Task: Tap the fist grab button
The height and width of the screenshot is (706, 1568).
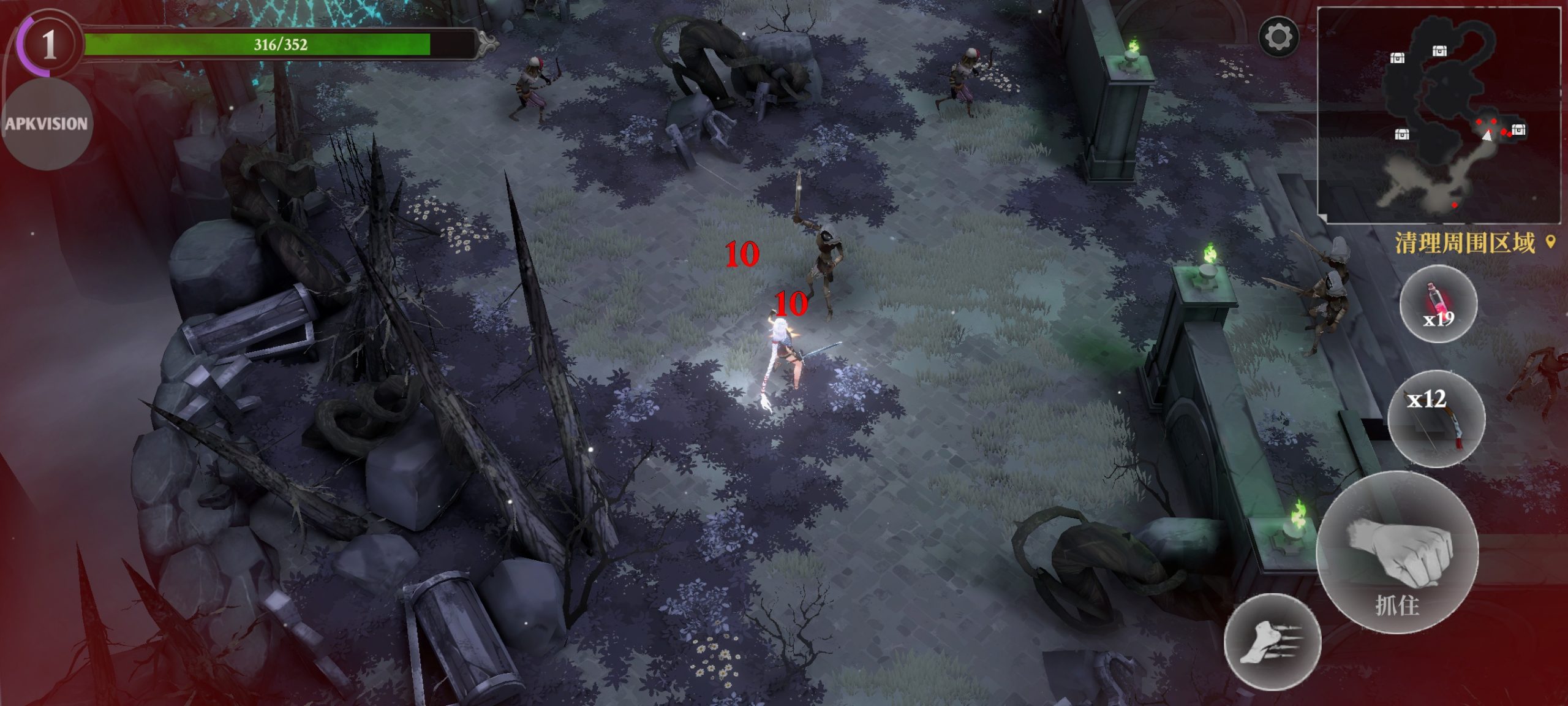Action: 1398,552
